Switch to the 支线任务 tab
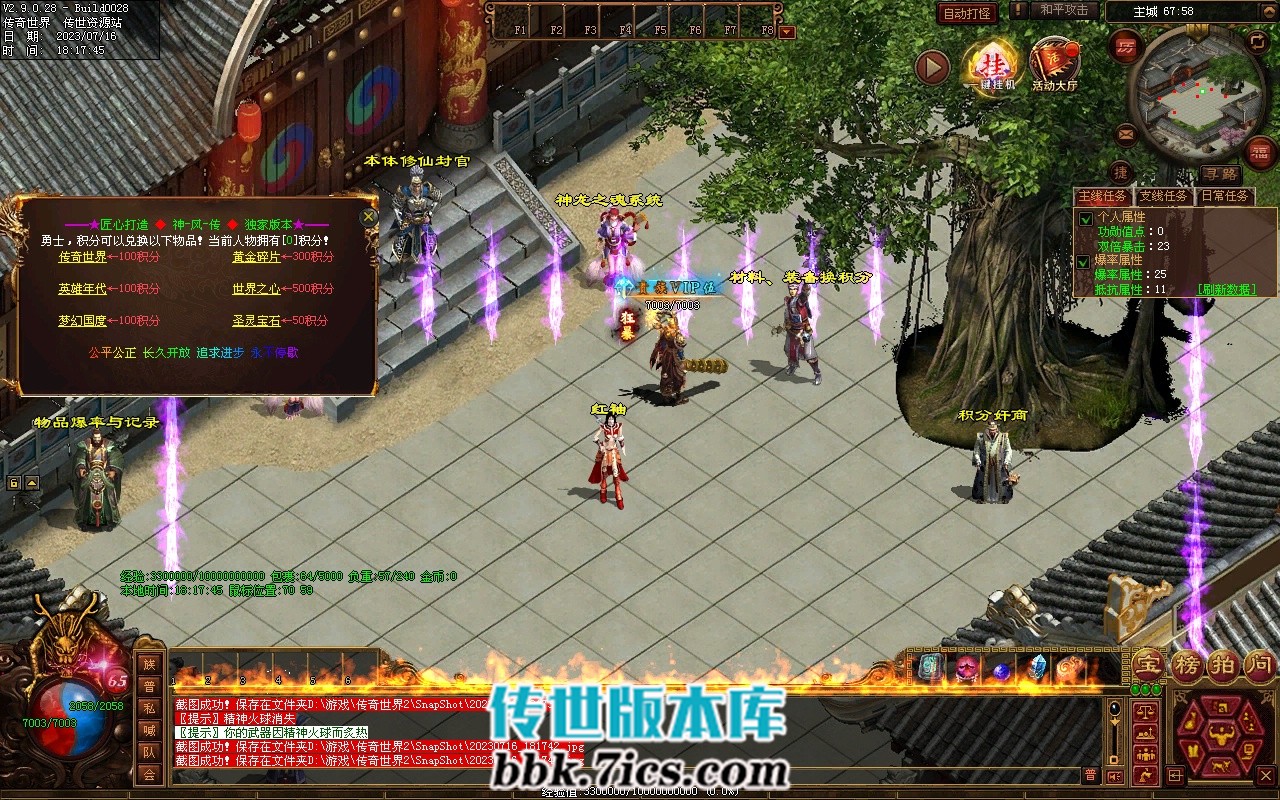Image resolution: width=1280 pixels, height=800 pixels. [1164, 196]
